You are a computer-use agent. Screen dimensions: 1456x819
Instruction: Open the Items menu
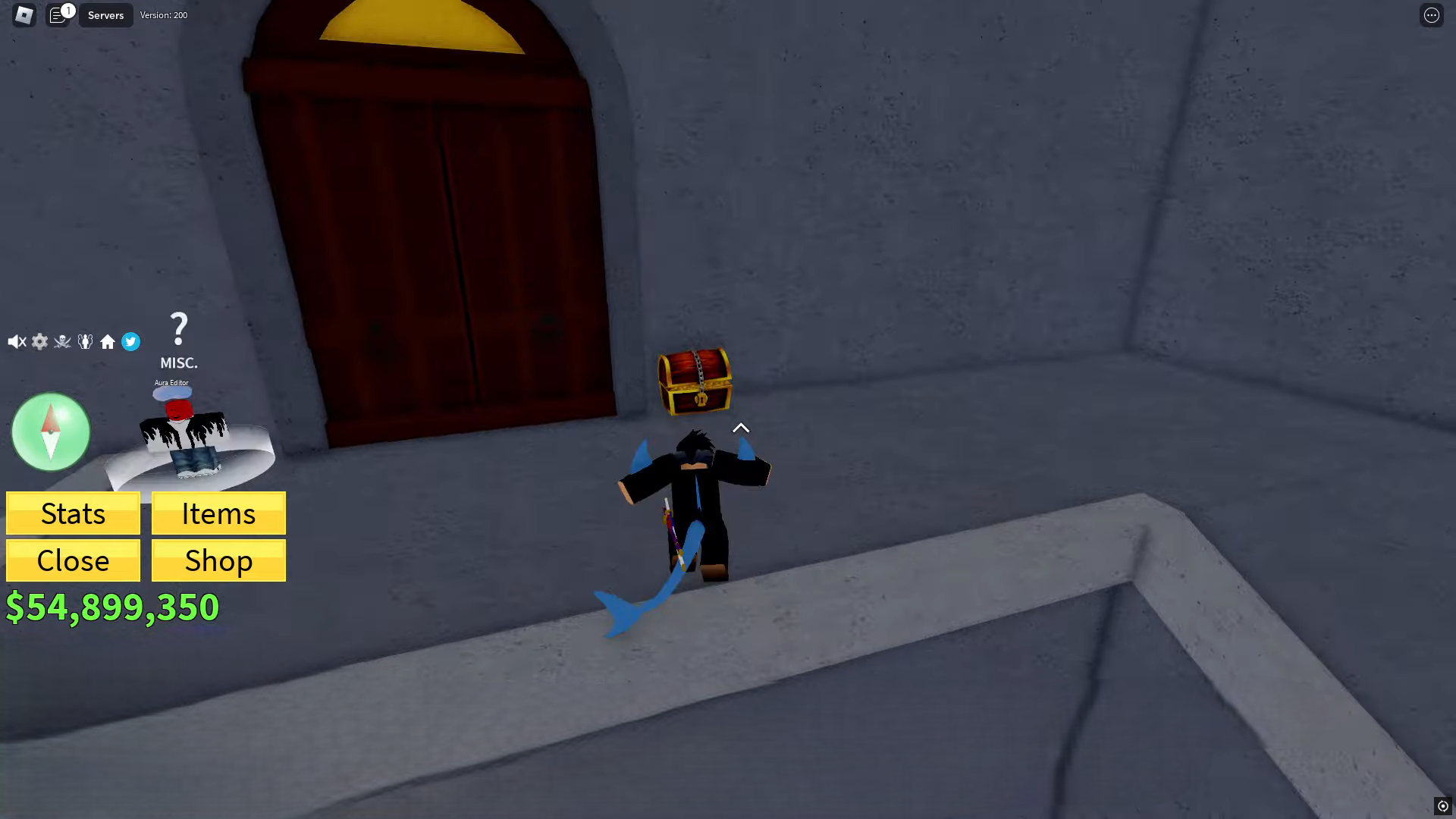tap(218, 513)
